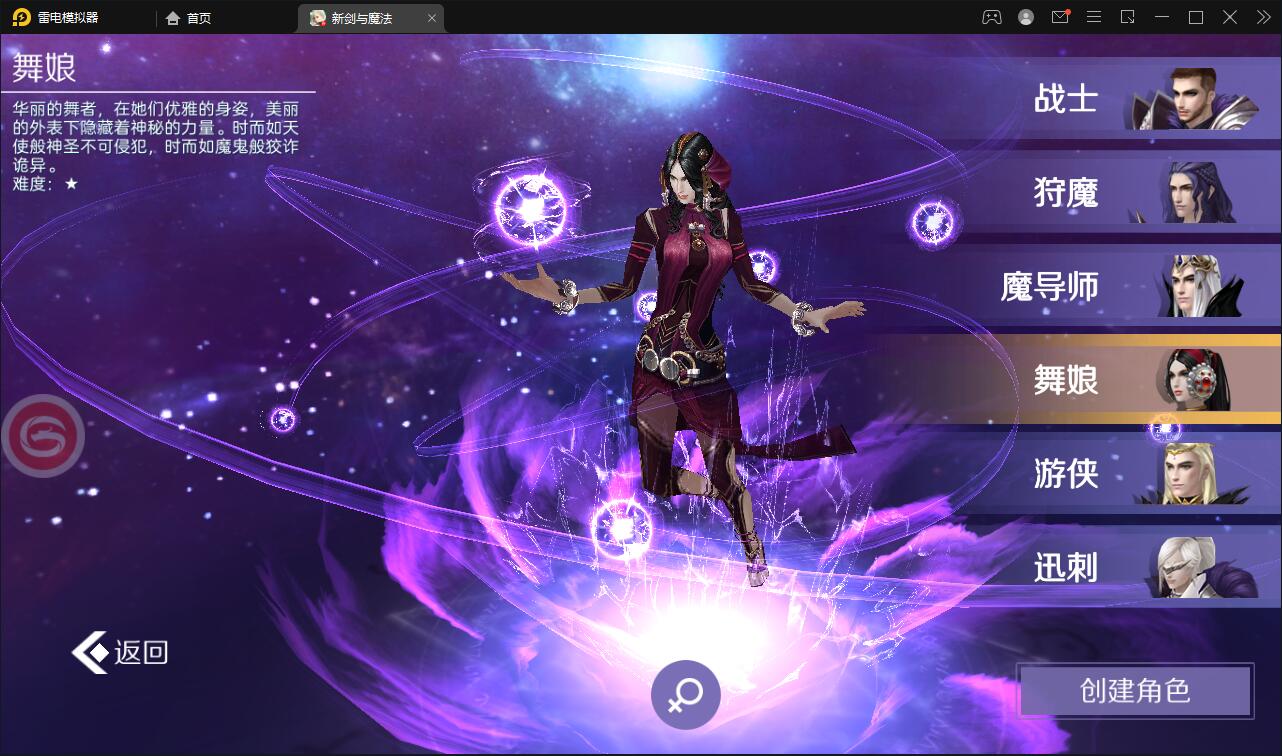
Task: Open the user account icon
Action: (1026, 17)
